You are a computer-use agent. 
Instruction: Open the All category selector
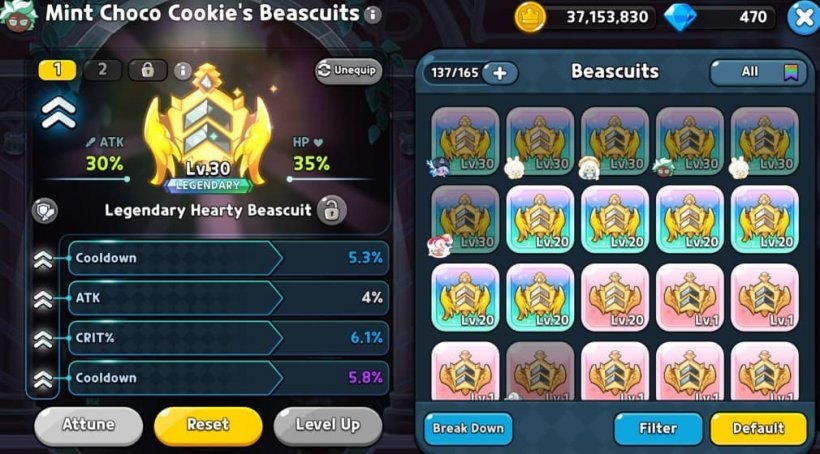click(758, 72)
